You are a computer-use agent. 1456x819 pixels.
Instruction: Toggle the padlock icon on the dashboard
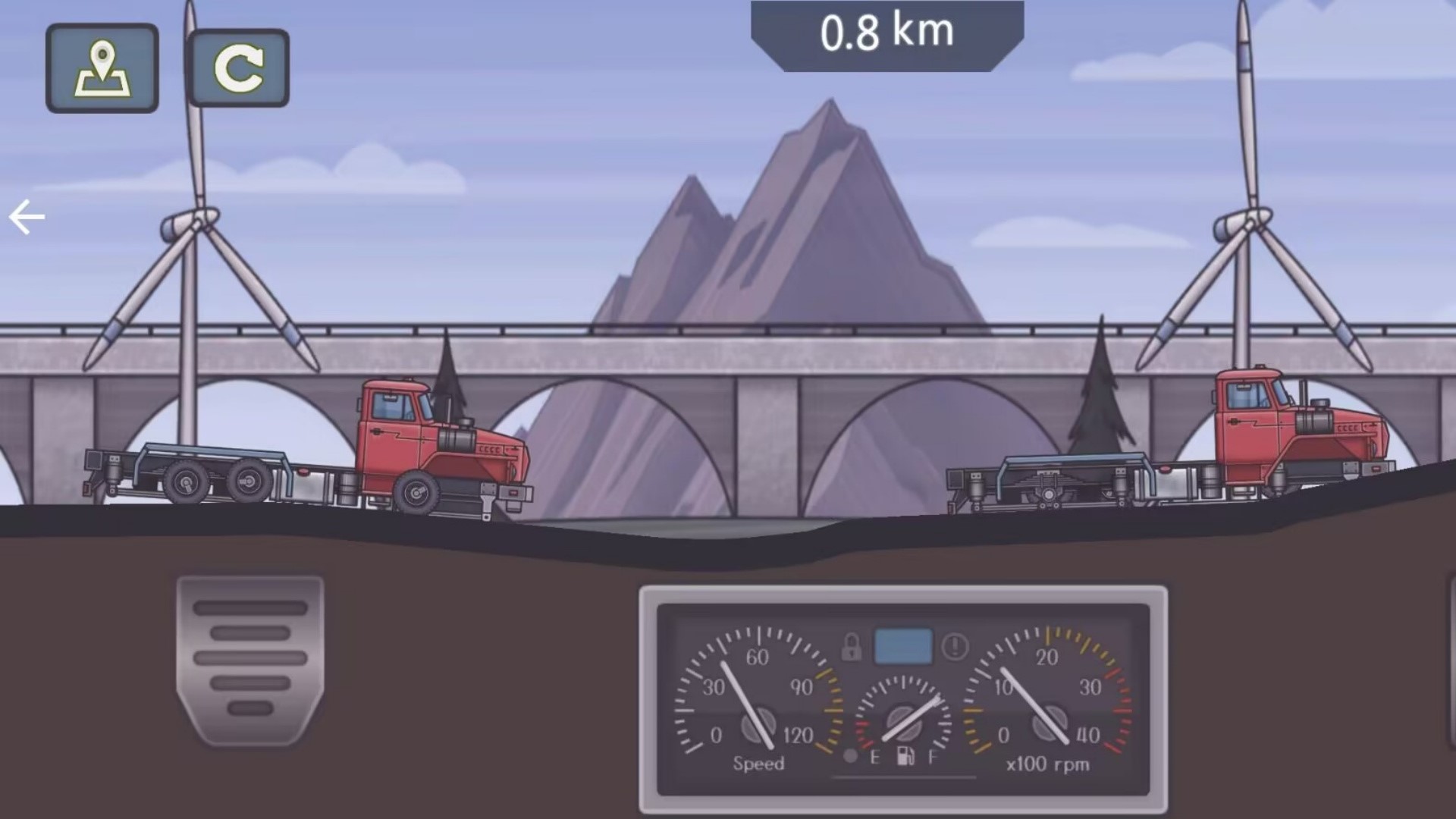[852, 647]
